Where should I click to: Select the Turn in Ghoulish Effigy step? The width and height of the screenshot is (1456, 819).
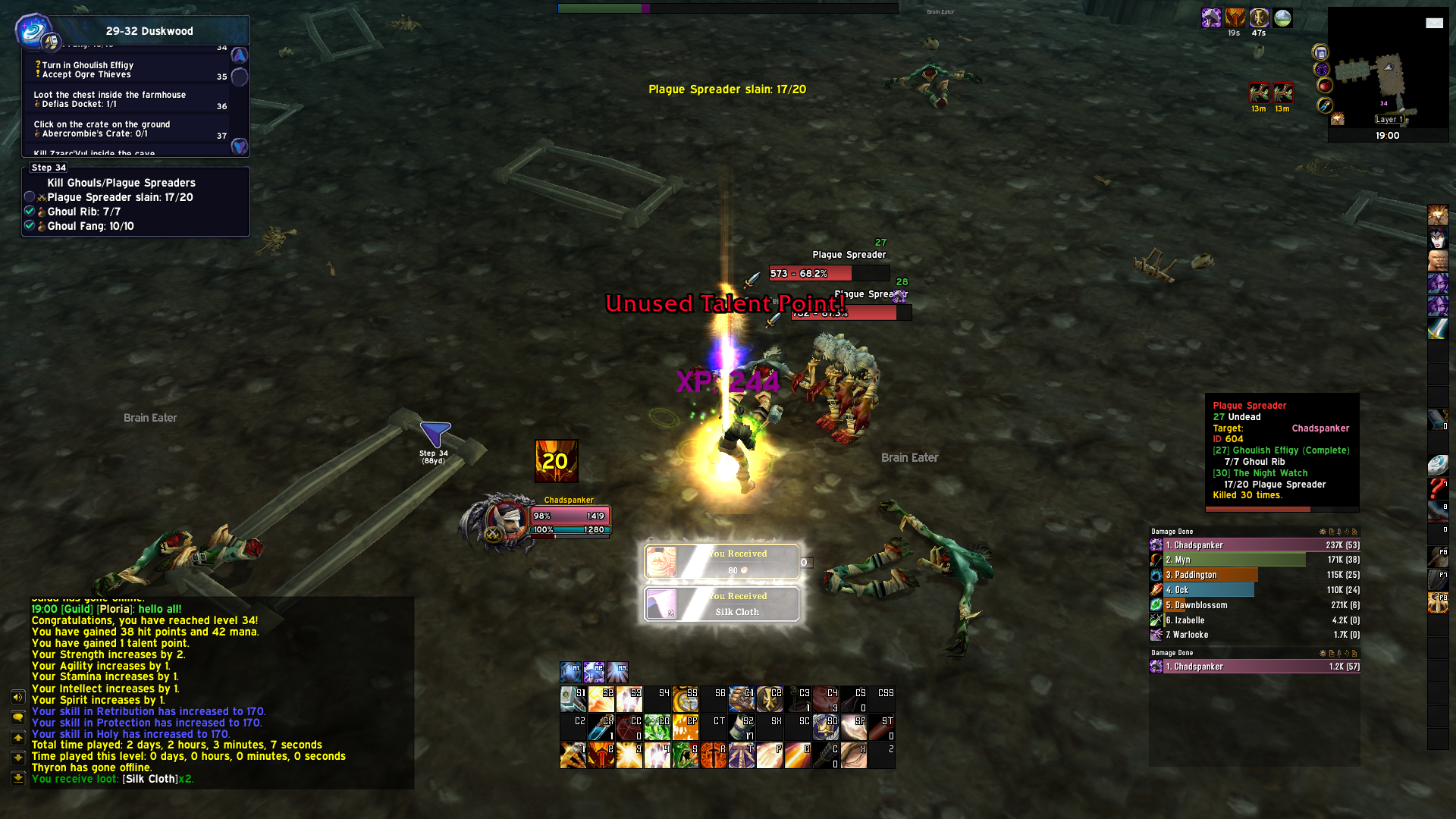pos(87,65)
